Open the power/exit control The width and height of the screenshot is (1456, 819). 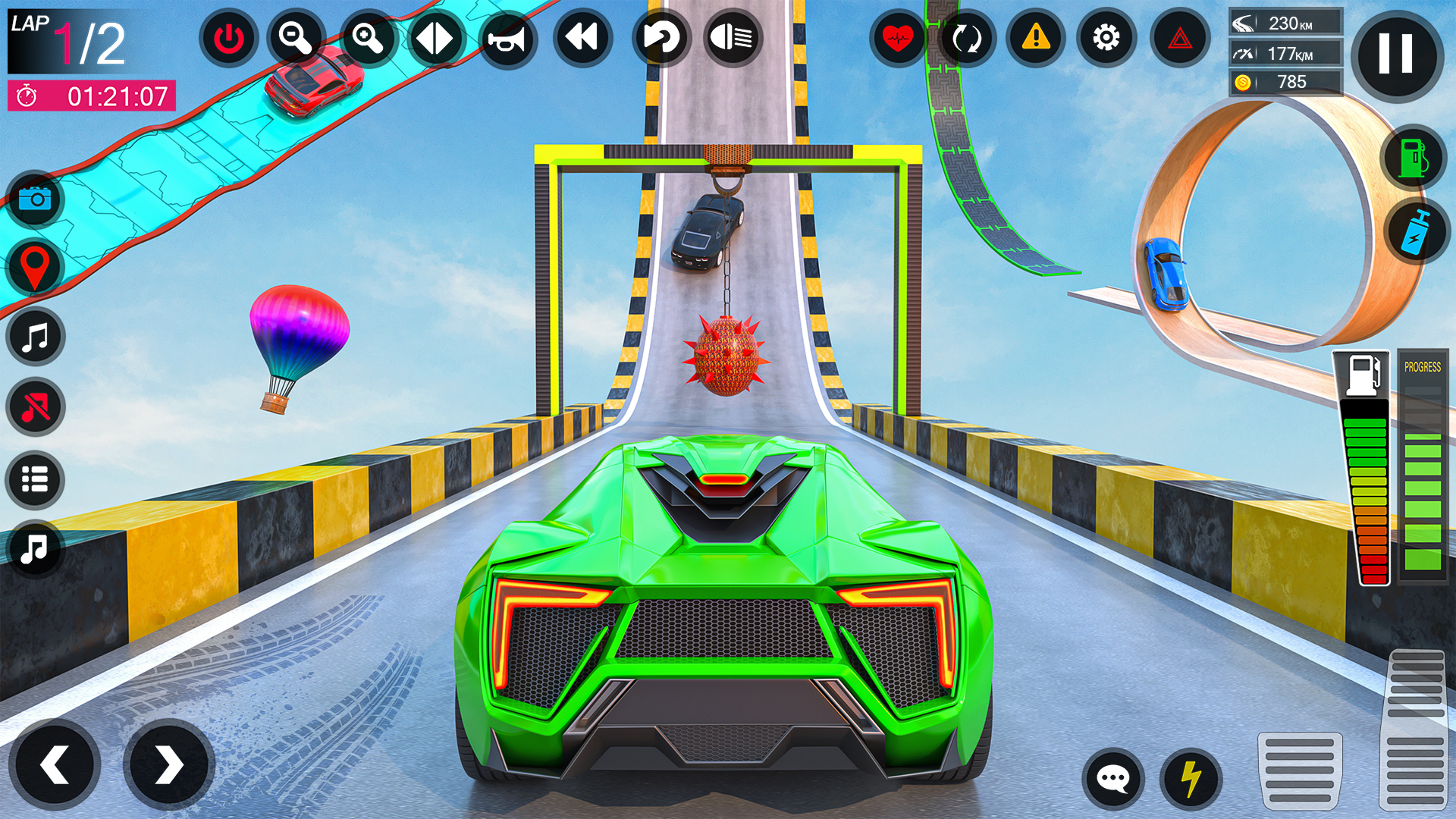(231, 37)
